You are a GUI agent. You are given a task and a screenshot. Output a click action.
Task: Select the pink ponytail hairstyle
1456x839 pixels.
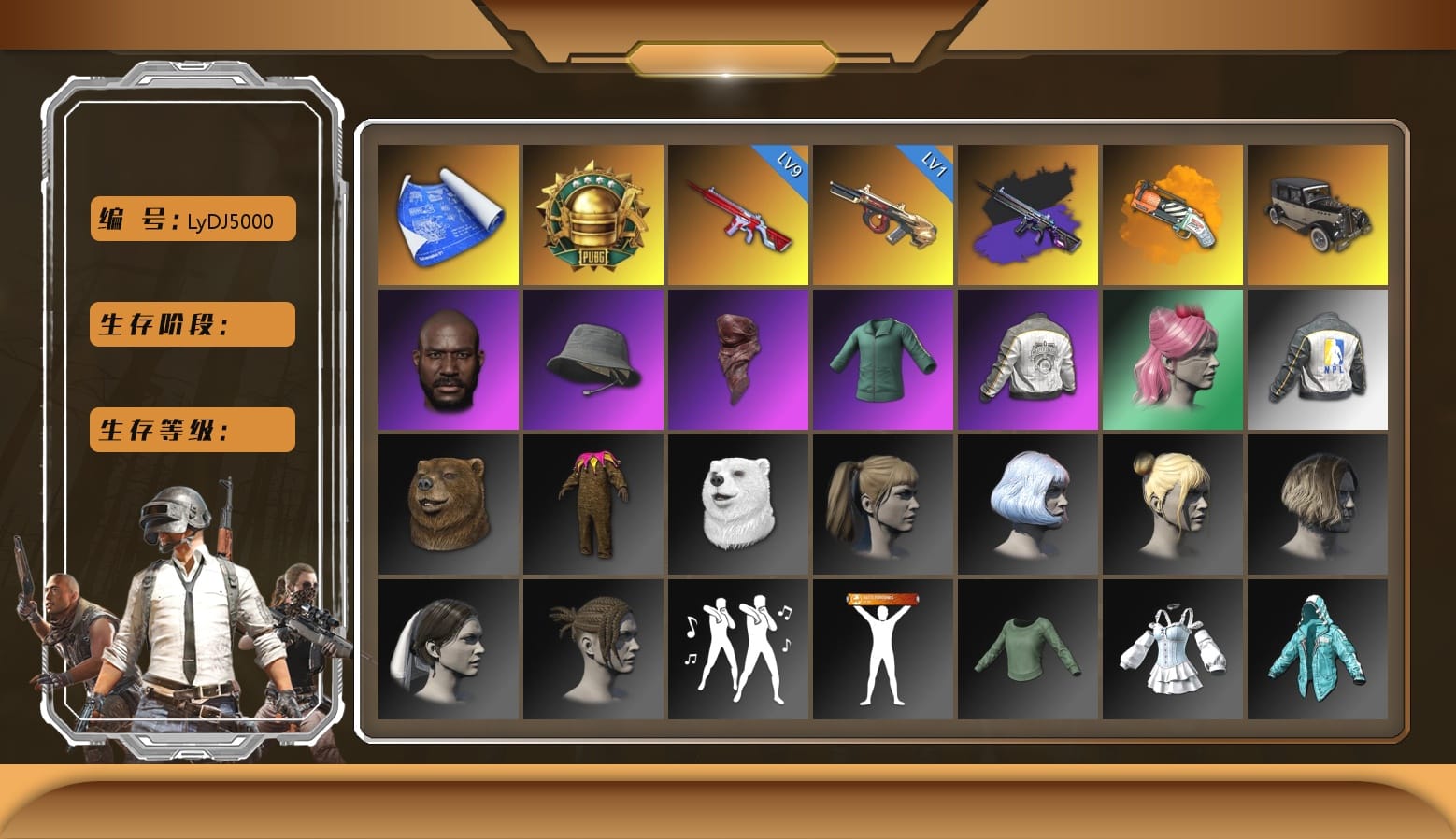coord(1173,360)
